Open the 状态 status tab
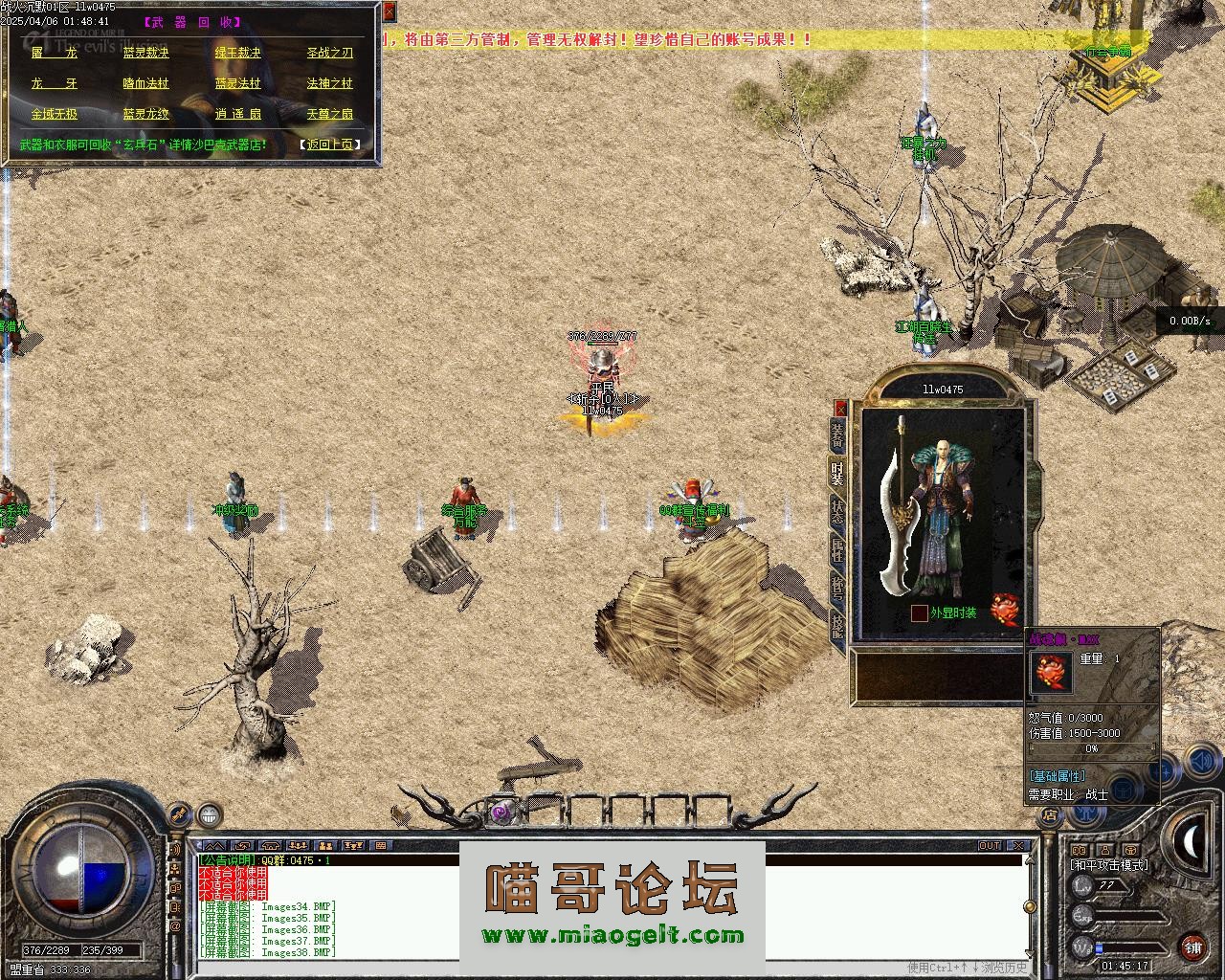This screenshot has height=980, width=1225. click(837, 510)
